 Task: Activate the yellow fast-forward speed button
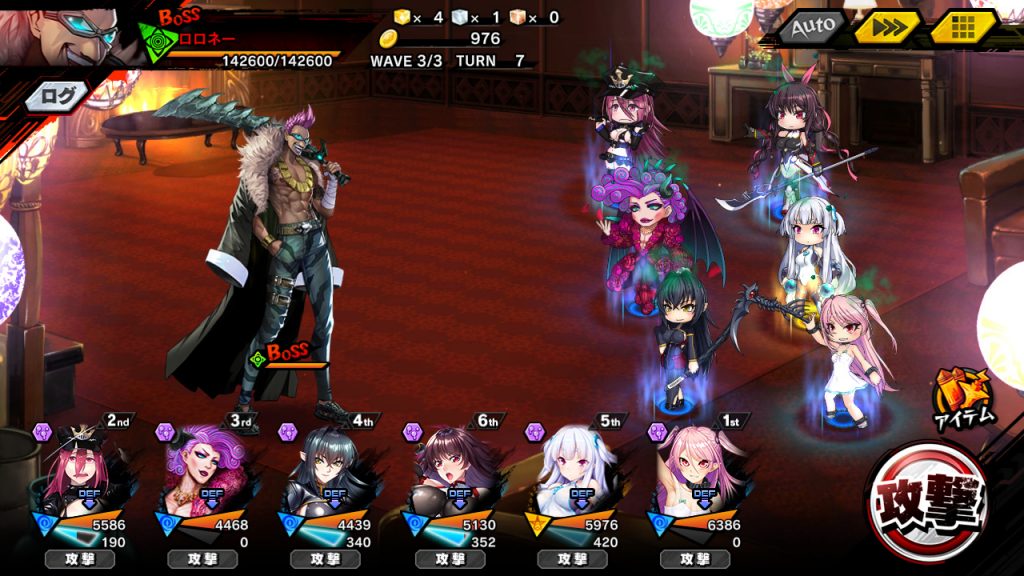click(x=887, y=28)
